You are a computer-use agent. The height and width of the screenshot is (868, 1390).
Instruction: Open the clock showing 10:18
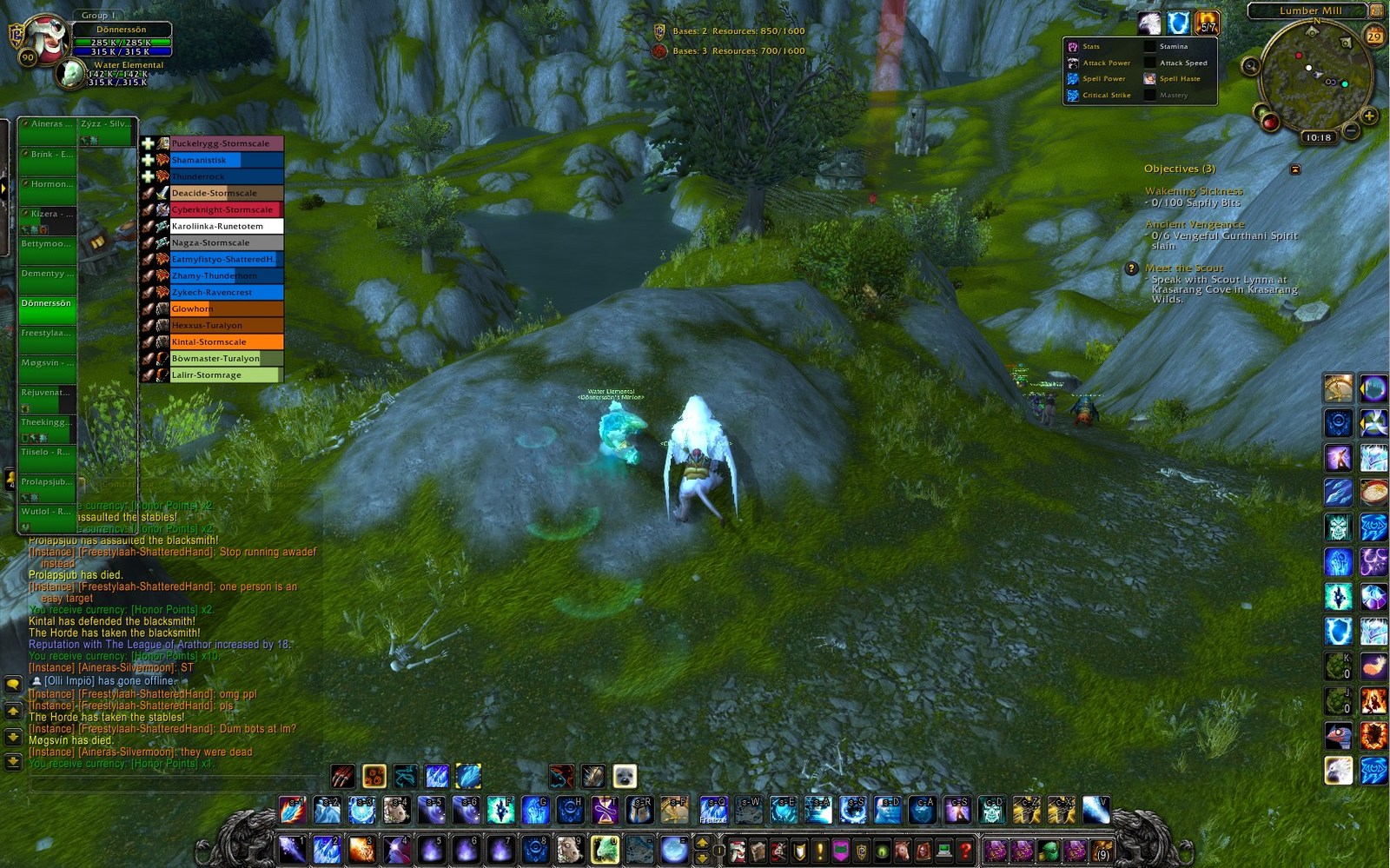(1318, 137)
